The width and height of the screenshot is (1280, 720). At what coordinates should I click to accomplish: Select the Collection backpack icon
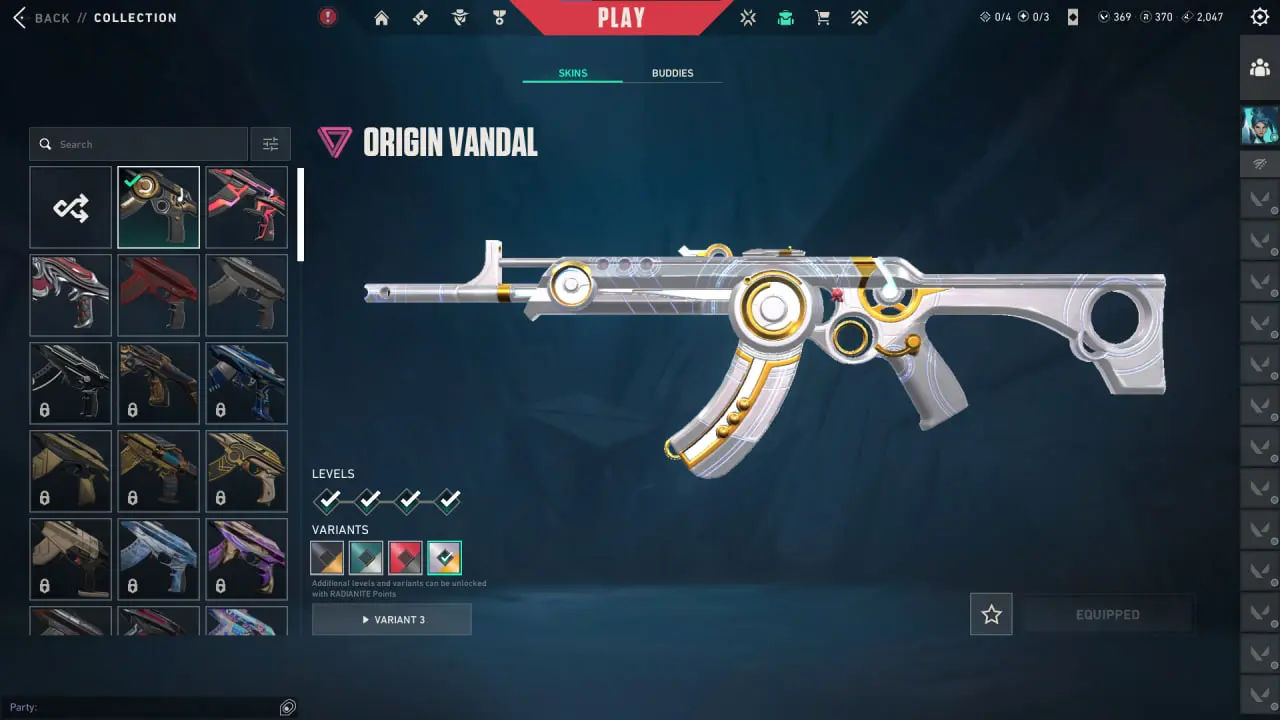785,17
